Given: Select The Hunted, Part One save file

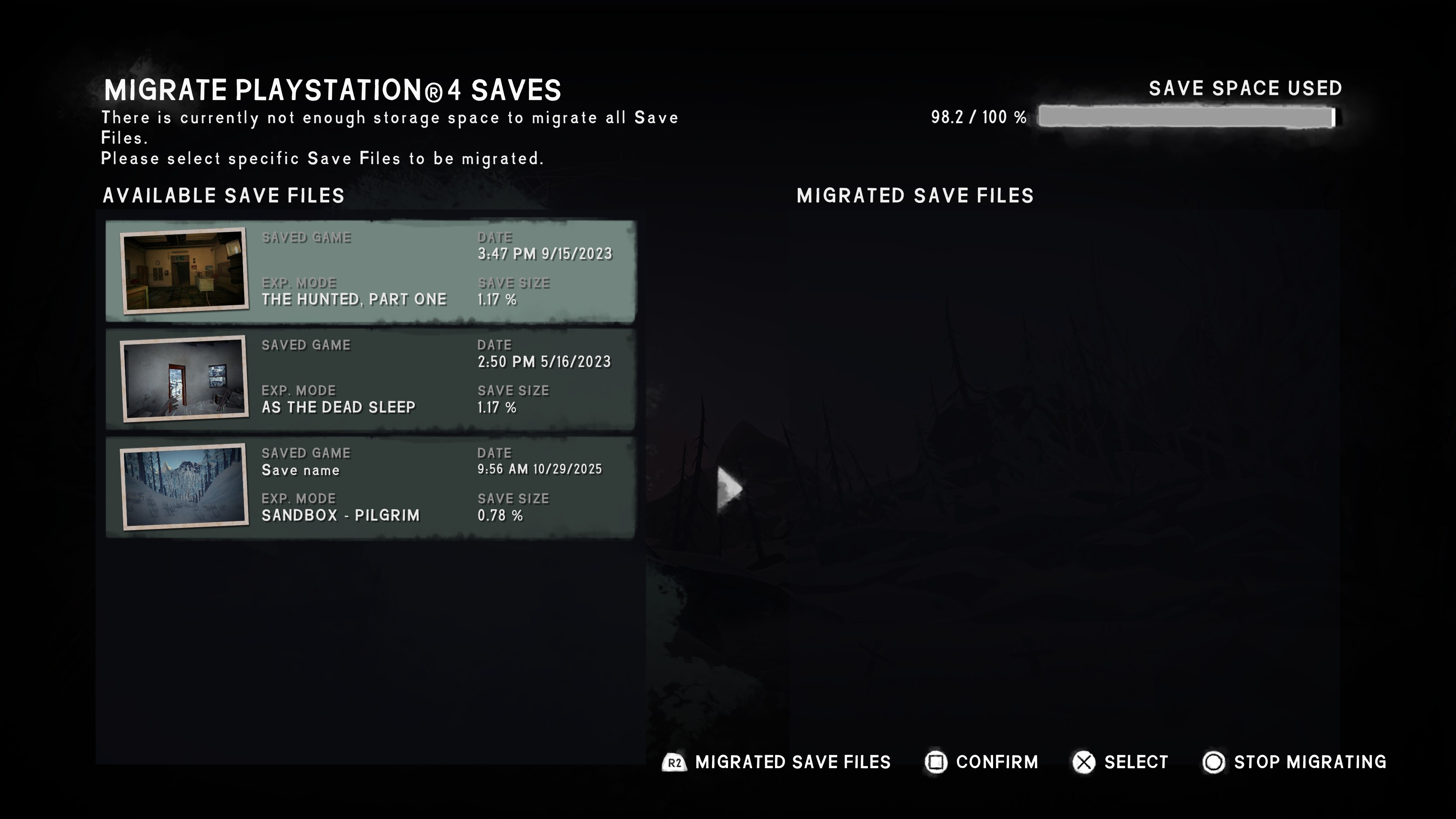Looking at the screenshot, I should coord(370,271).
